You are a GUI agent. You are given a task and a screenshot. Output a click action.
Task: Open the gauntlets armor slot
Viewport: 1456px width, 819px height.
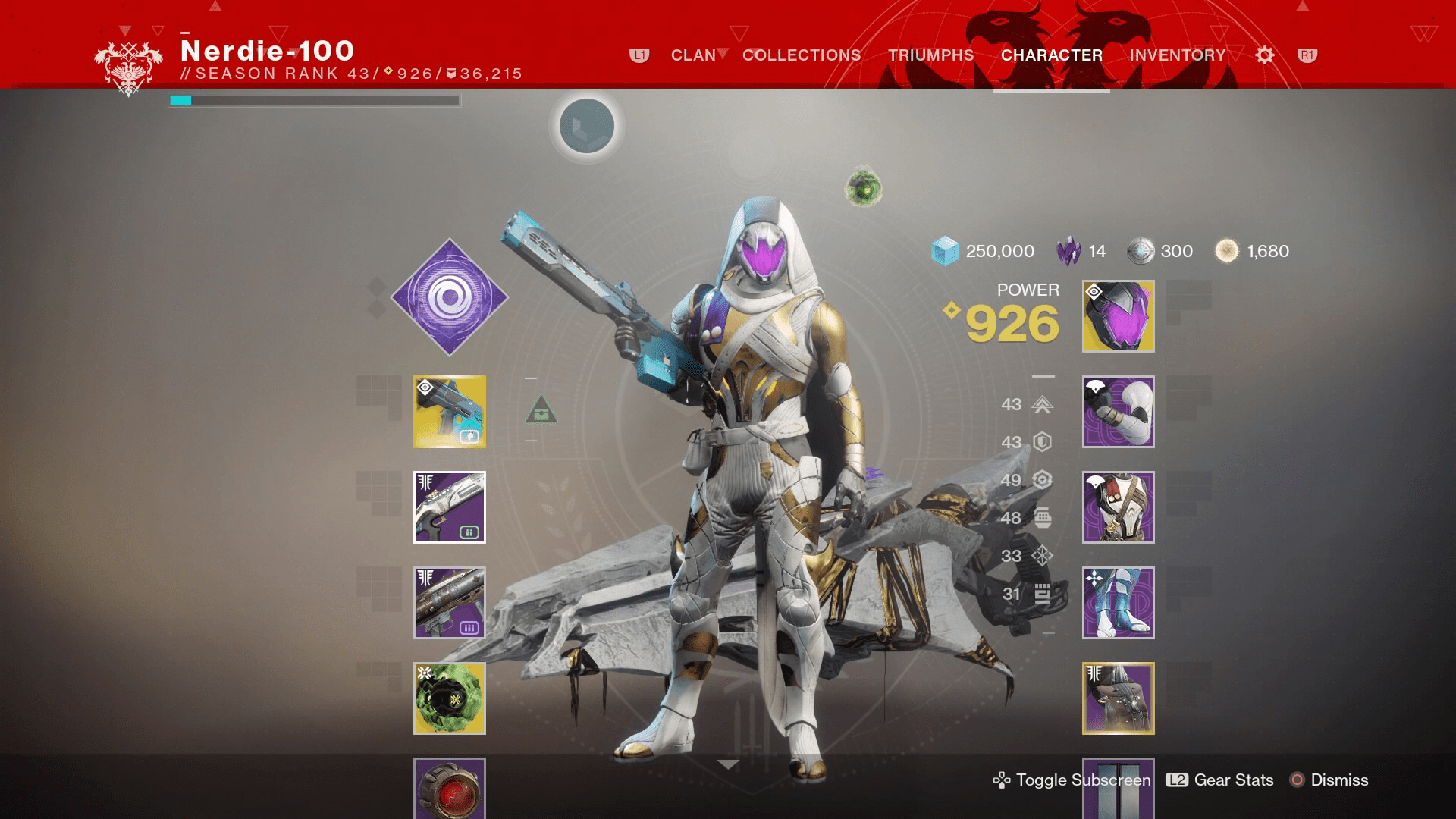tap(1117, 412)
